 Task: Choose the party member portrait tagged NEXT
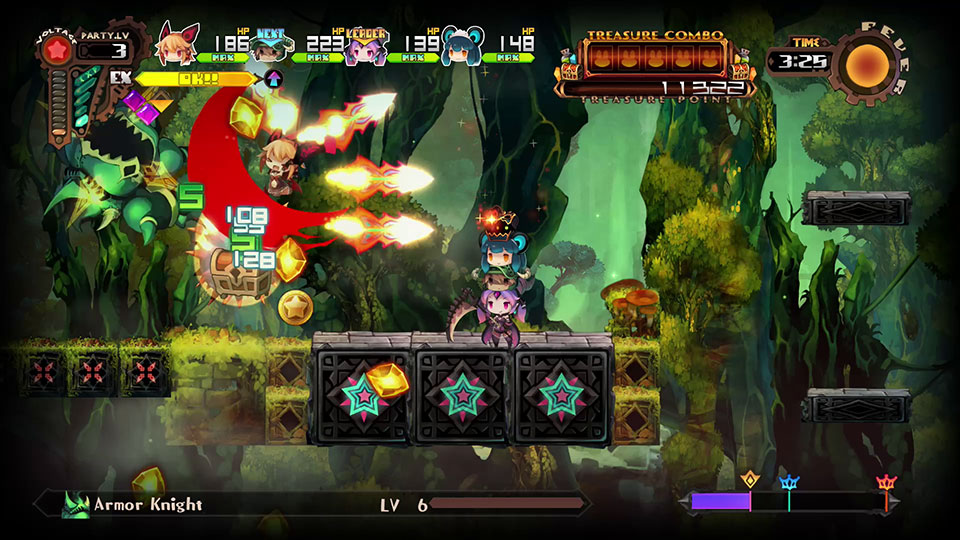pyautogui.click(x=271, y=46)
